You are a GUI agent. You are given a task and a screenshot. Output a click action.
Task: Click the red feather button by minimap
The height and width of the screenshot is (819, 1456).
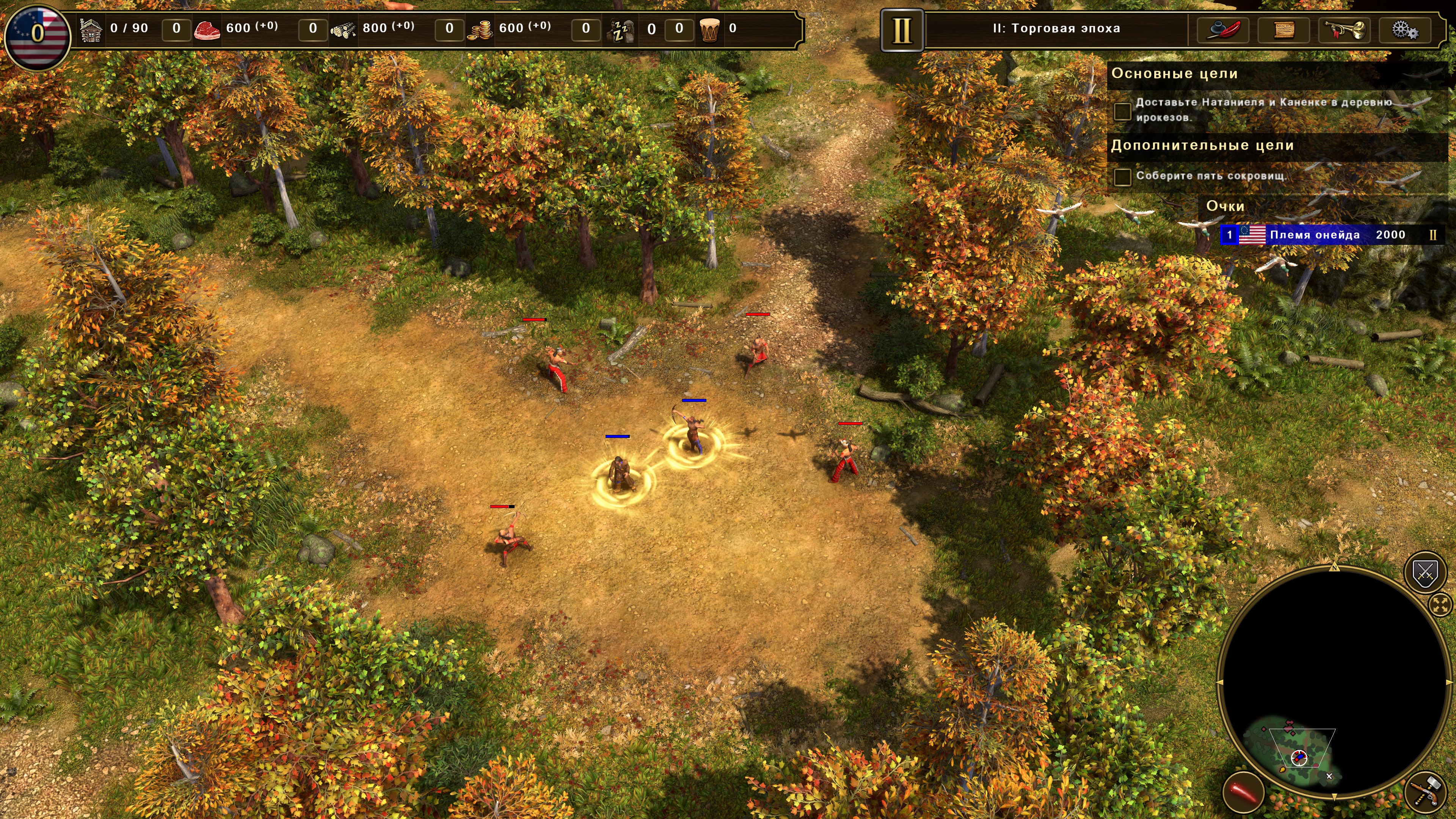(x=1243, y=792)
